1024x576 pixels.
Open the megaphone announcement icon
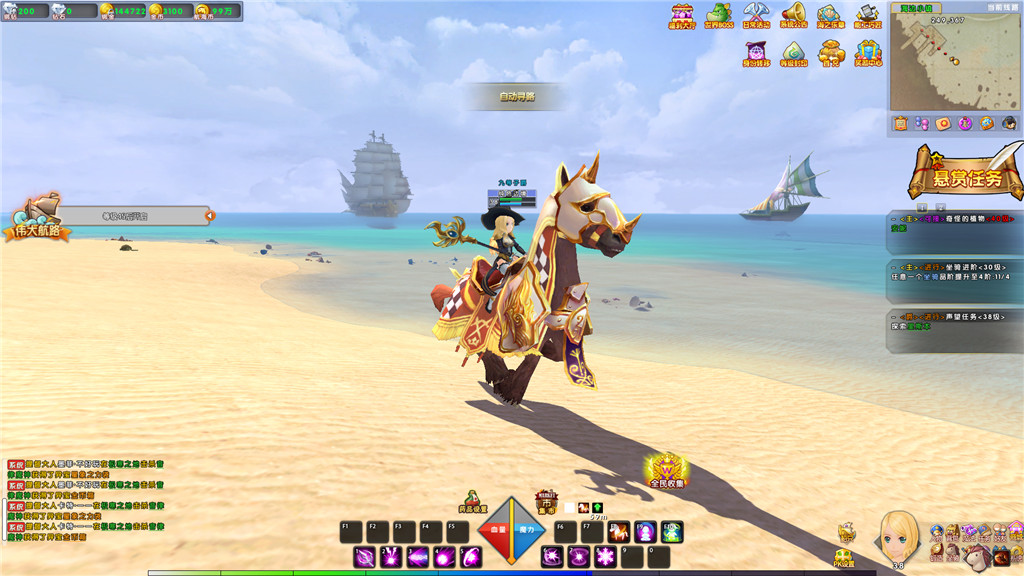[794, 15]
